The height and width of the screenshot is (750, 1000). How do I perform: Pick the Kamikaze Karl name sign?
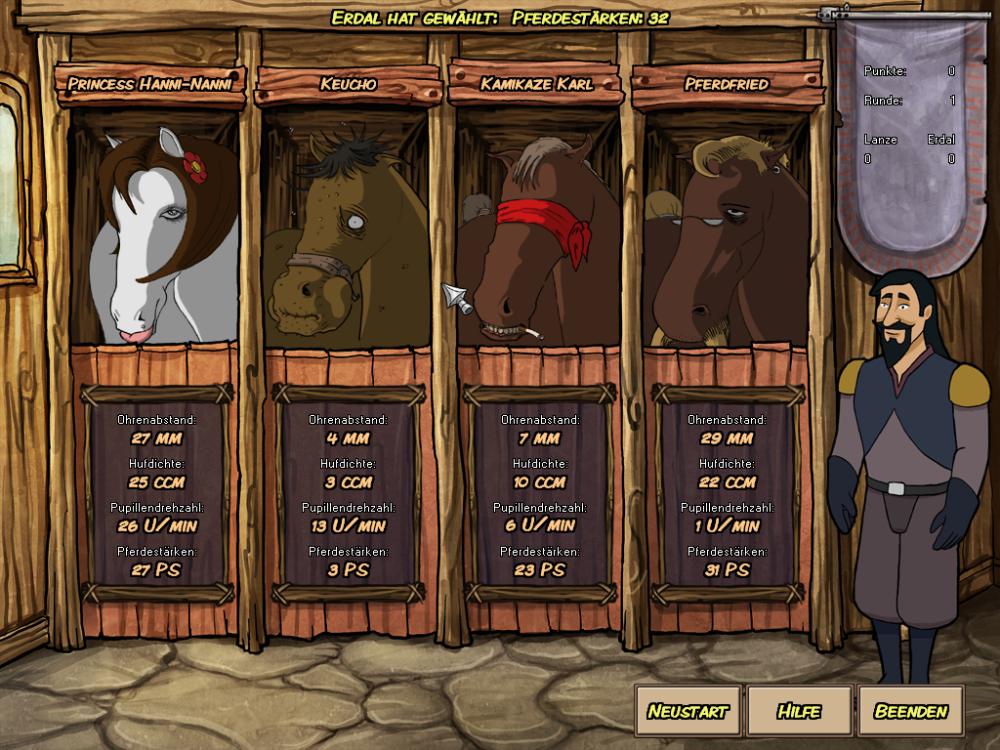536,84
